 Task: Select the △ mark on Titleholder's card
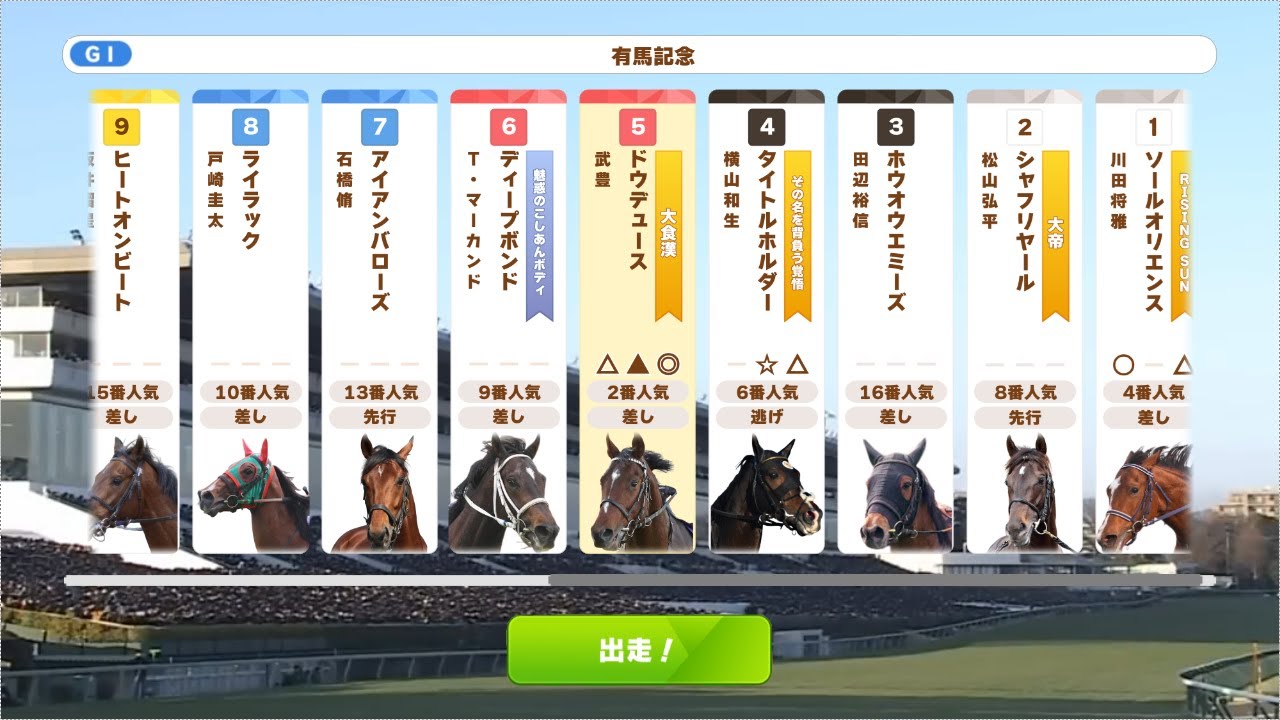(795, 363)
